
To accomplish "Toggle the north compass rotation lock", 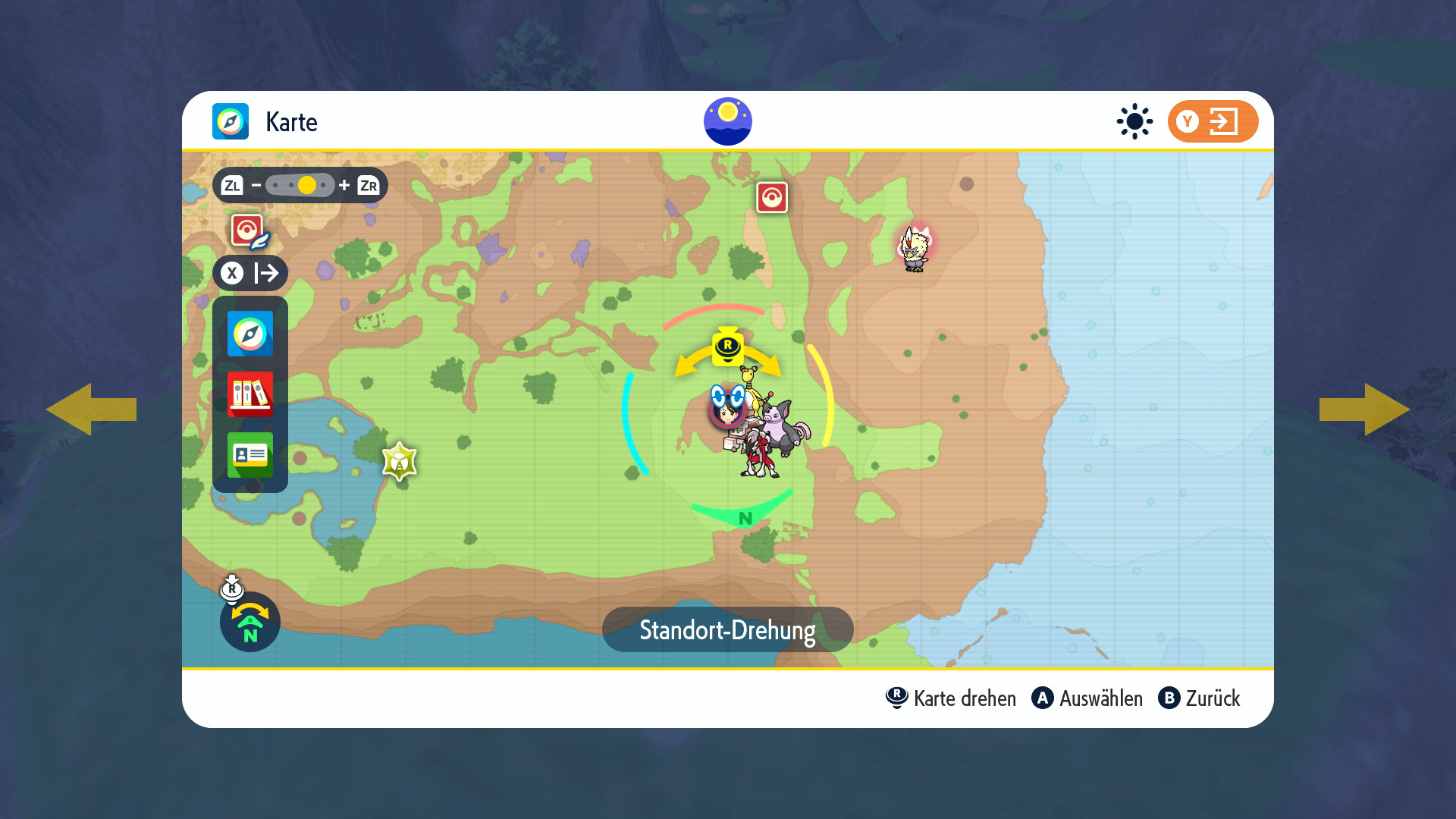I will 249,622.
